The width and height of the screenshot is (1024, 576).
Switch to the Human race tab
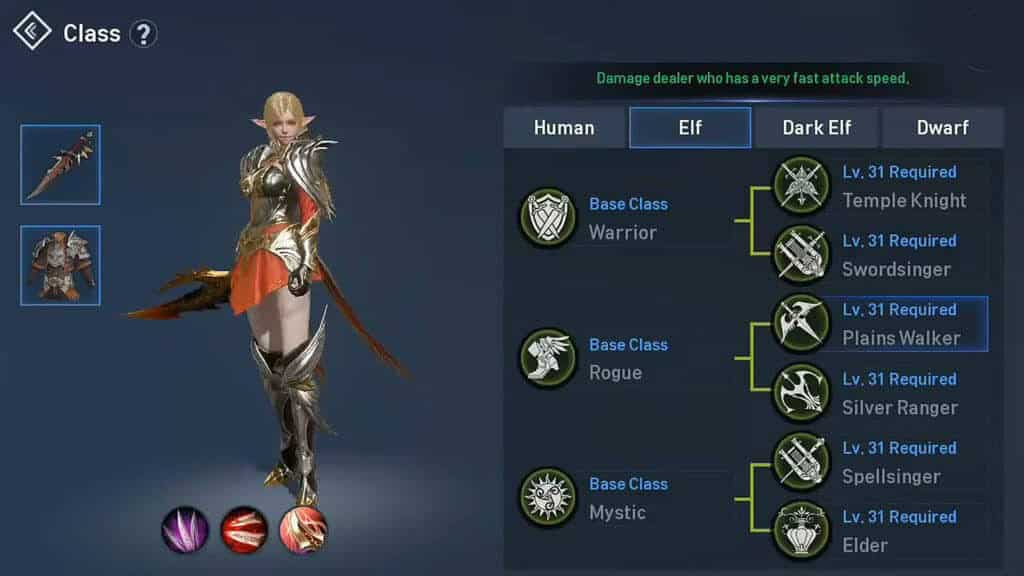[564, 128]
